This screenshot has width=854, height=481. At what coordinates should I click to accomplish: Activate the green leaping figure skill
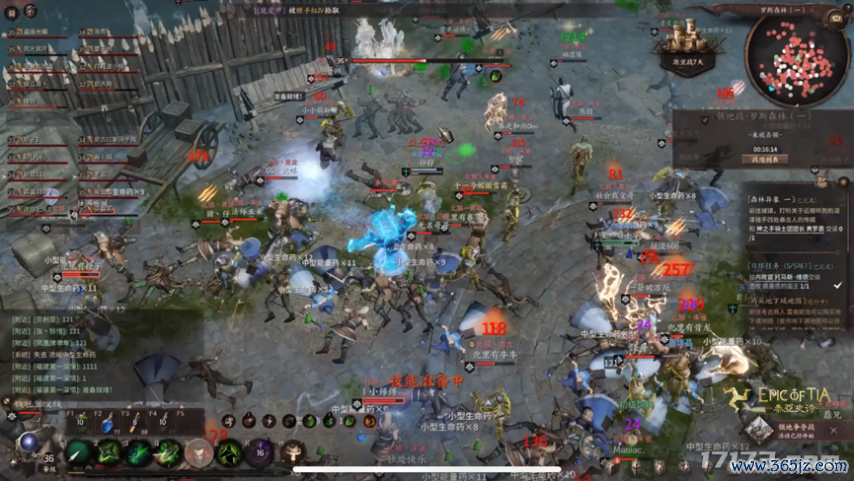pyautogui.click(x=229, y=454)
